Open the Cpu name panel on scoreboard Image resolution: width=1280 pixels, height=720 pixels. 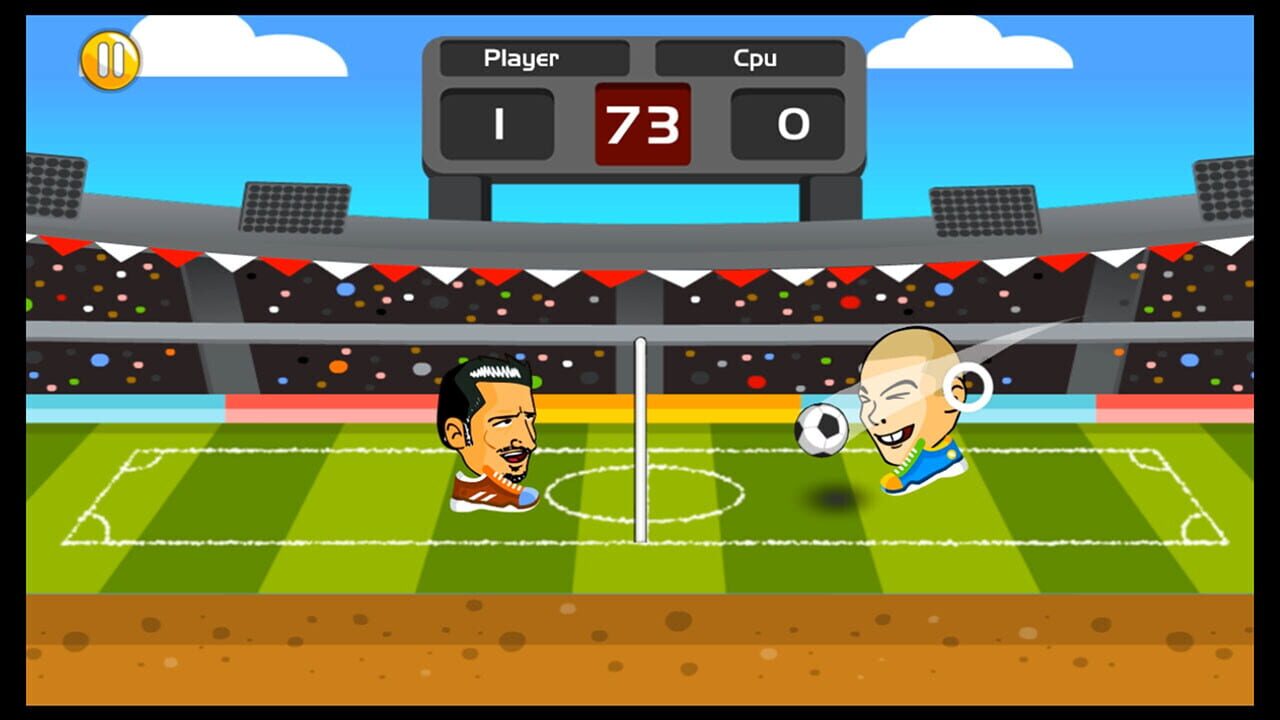750,58
